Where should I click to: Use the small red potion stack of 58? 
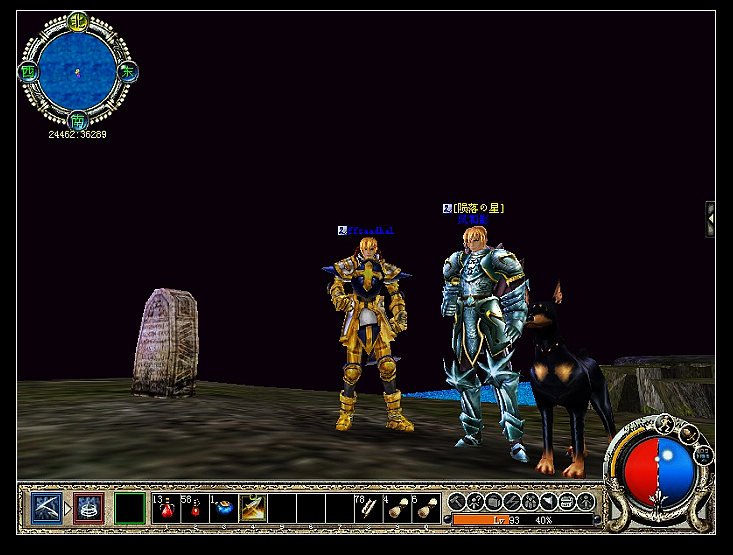tap(193, 508)
